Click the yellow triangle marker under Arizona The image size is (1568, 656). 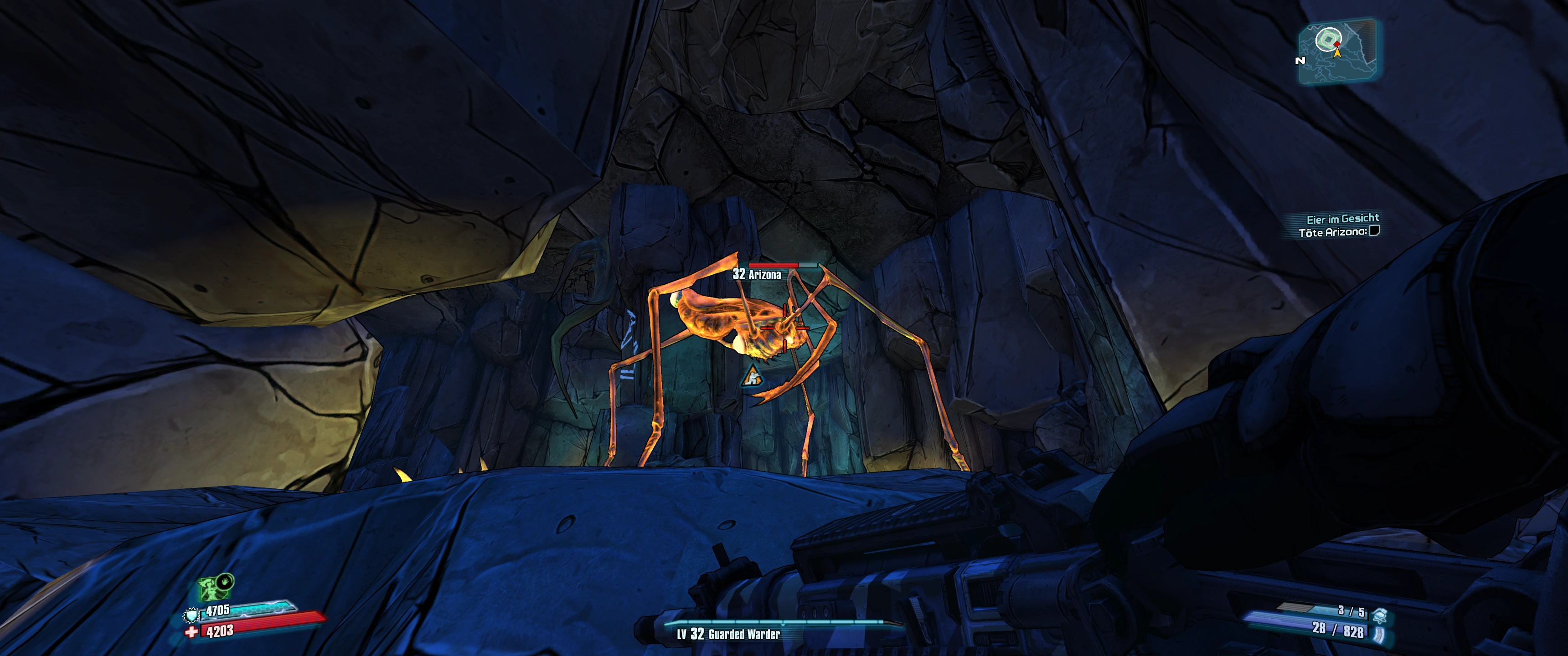753,377
